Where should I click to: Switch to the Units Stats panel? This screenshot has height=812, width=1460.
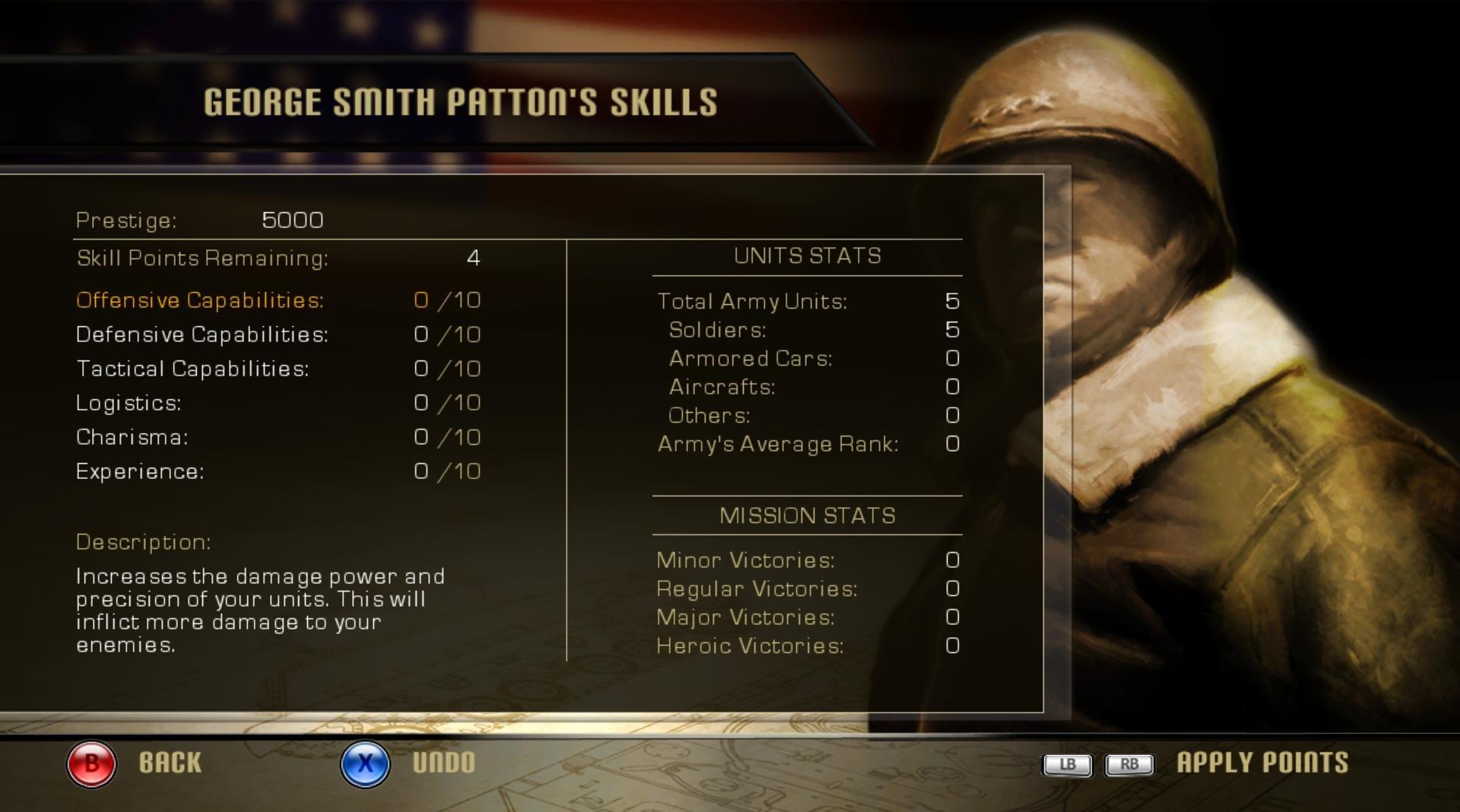point(806,256)
